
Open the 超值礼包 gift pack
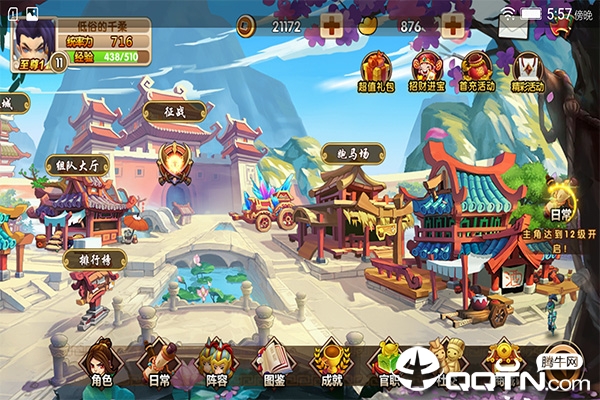375,72
